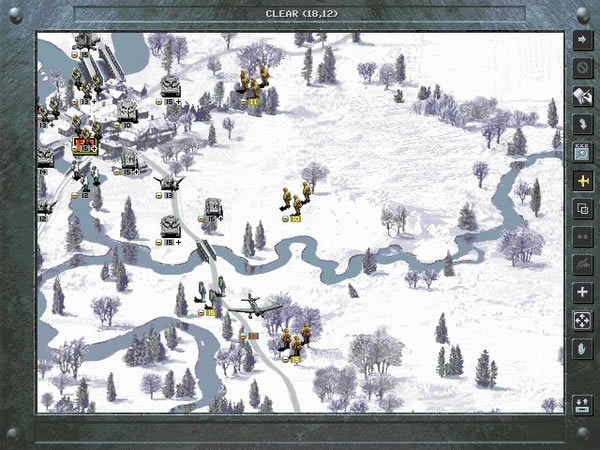Click the right-arrow next unit button
600x450 pixels.
[582, 42]
